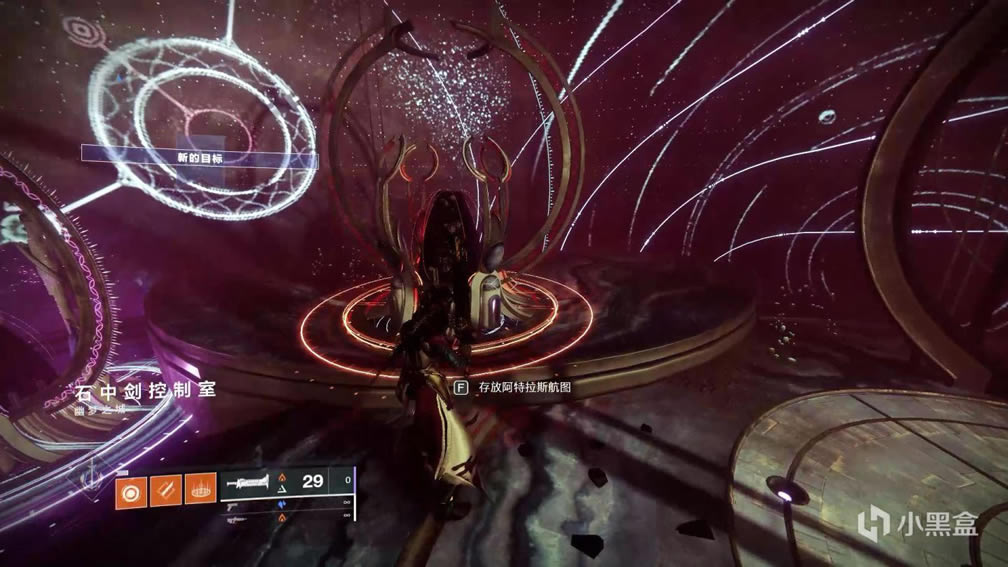Select the orange grenade ability icon
Viewport: 1008px width, 567px height.
pos(131,491)
